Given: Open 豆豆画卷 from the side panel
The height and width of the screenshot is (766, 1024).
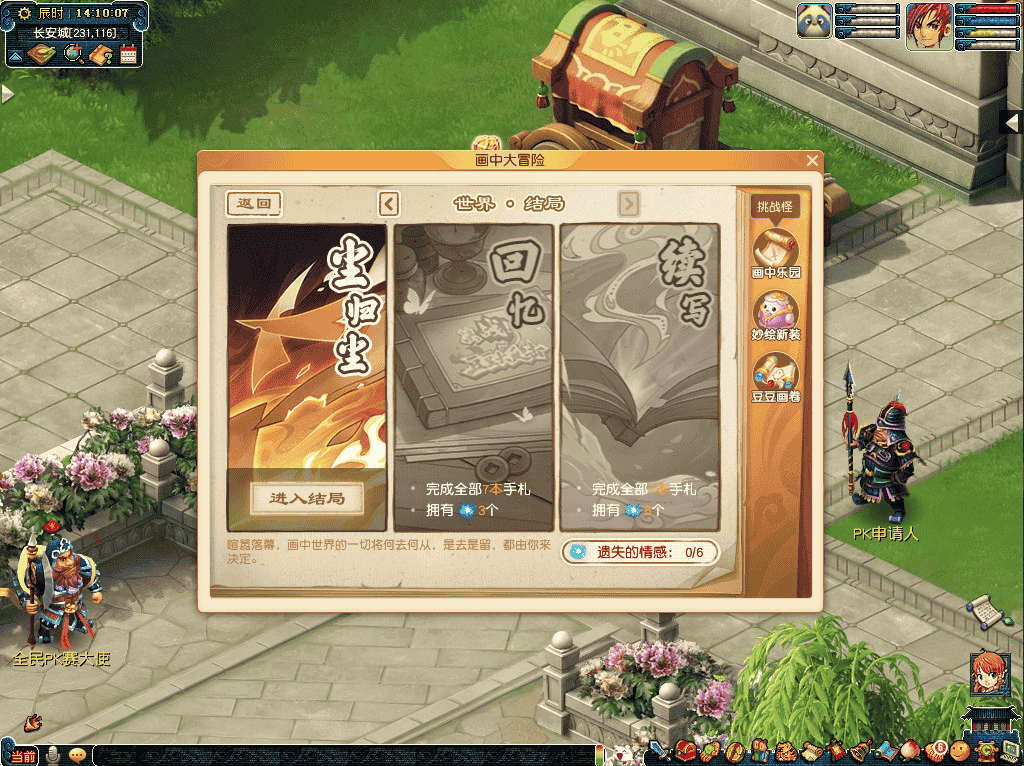Looking at the screenshot, I should tap(776, 379).
